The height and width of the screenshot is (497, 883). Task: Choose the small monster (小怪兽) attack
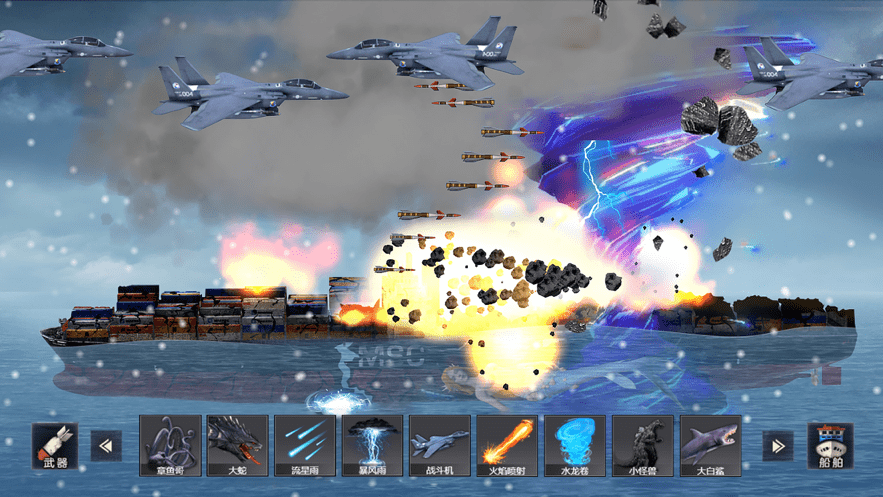tap(642, 445)
